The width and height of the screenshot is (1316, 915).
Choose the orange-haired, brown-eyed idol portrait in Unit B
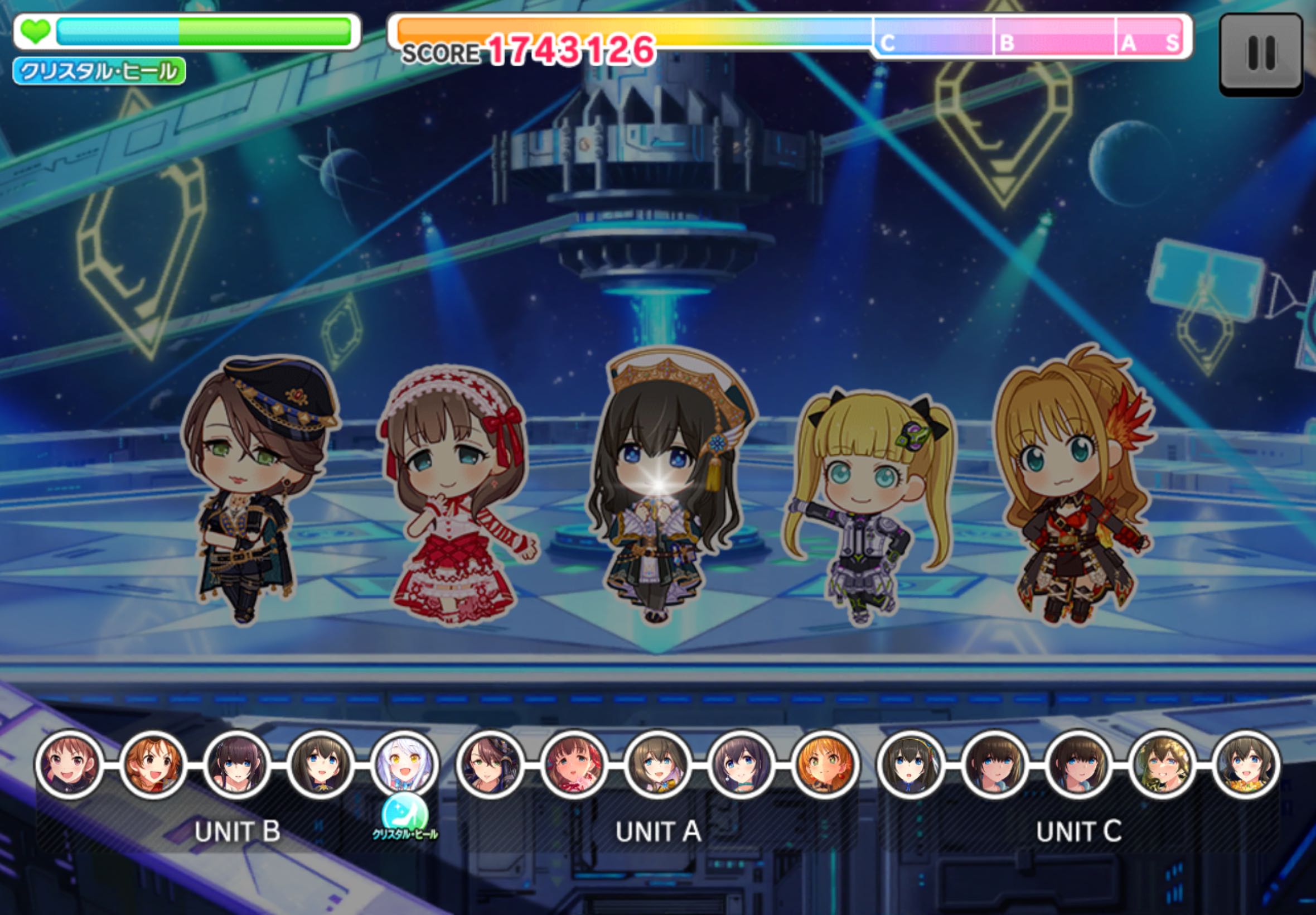tap(153, 765)
